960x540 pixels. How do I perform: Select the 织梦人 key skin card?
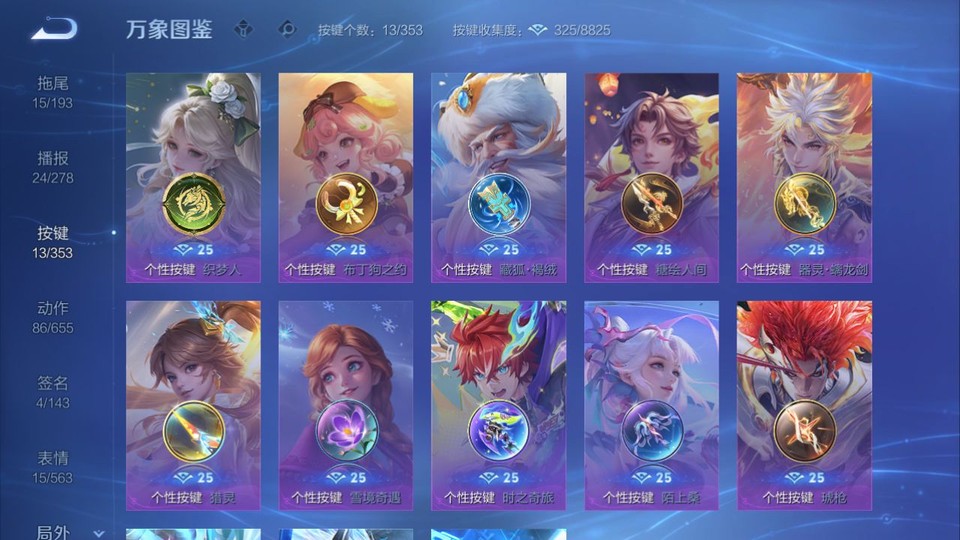coord(193,177)
